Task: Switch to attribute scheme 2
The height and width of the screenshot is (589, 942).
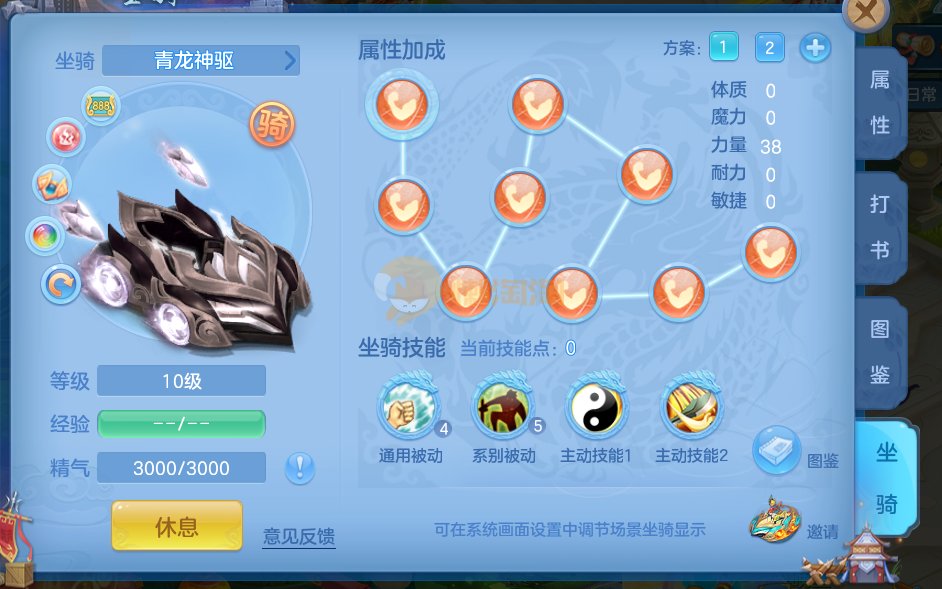Action: click(769, 47)
